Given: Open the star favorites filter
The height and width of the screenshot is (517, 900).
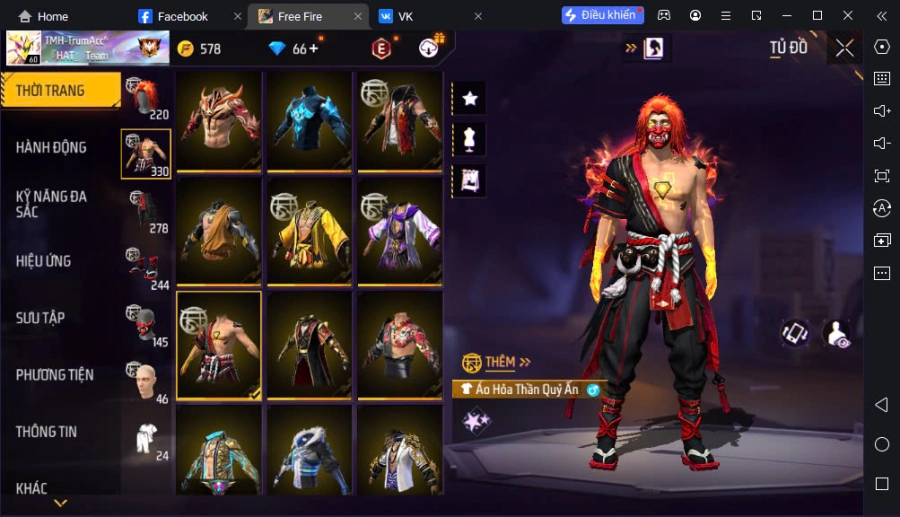Looking at the screenshot, I should pos(469,98).
